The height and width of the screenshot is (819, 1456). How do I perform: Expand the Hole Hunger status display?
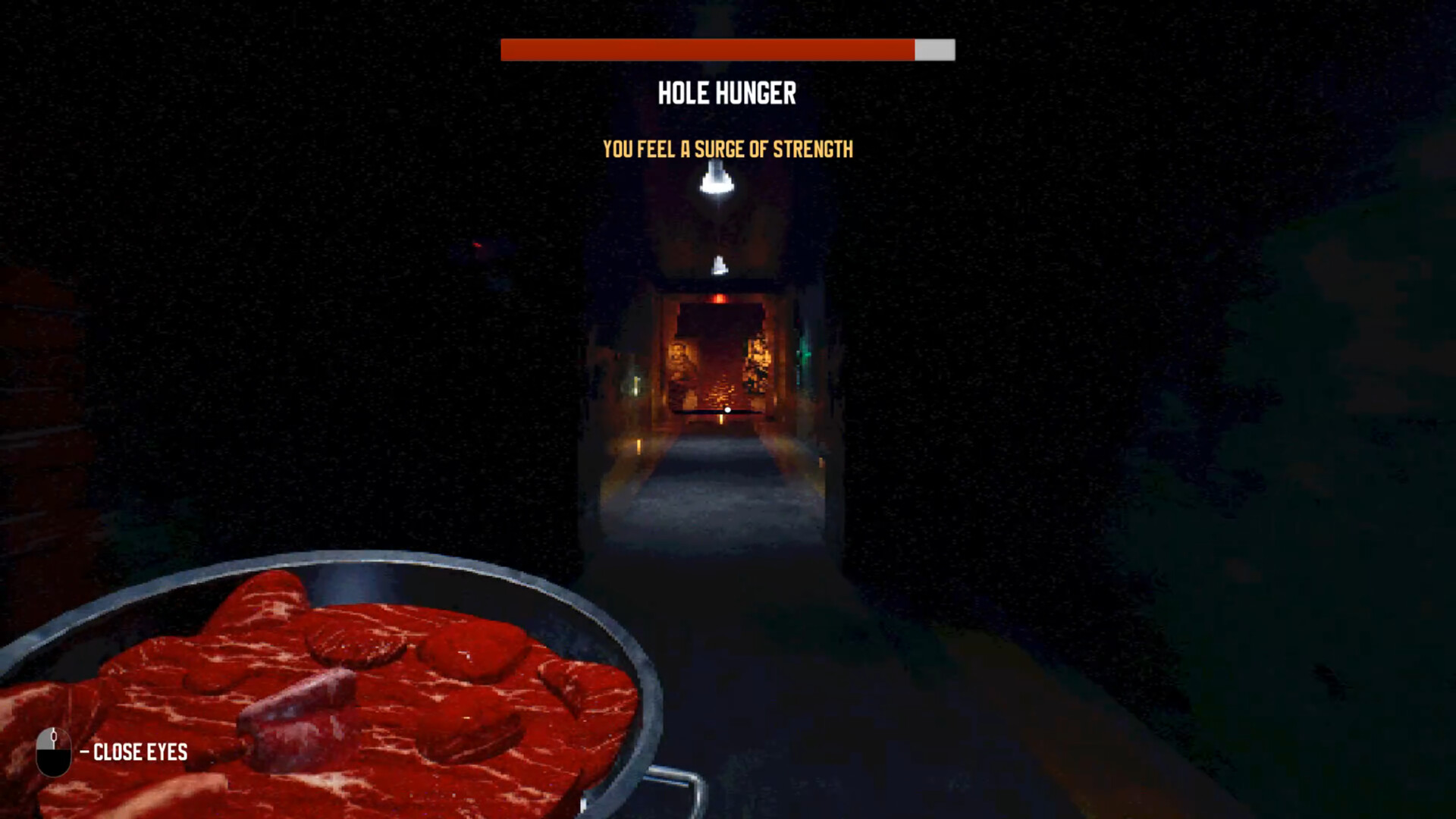coord(726,93)
